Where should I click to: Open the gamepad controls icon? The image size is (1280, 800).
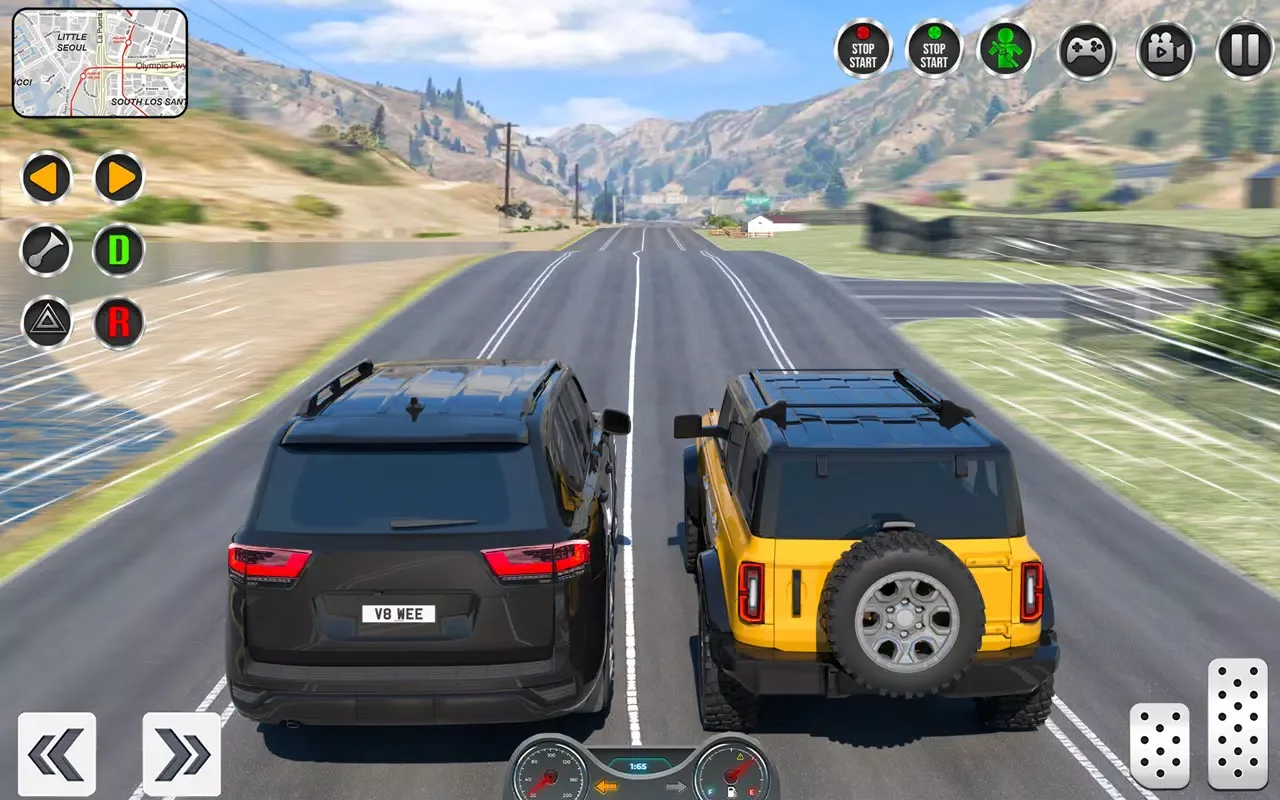(x=1086, y=50)
